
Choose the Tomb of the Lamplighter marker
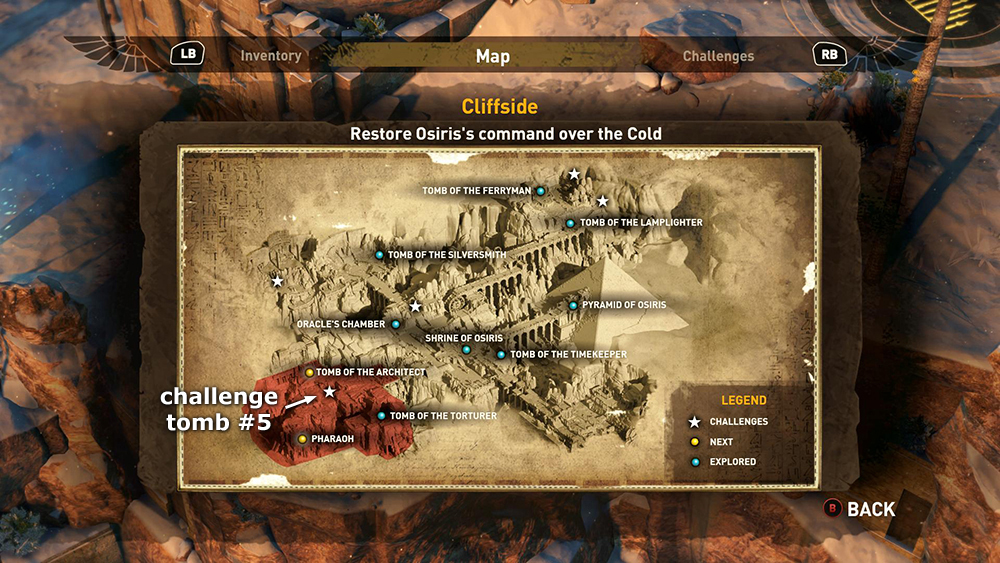(x=570, y=223)
